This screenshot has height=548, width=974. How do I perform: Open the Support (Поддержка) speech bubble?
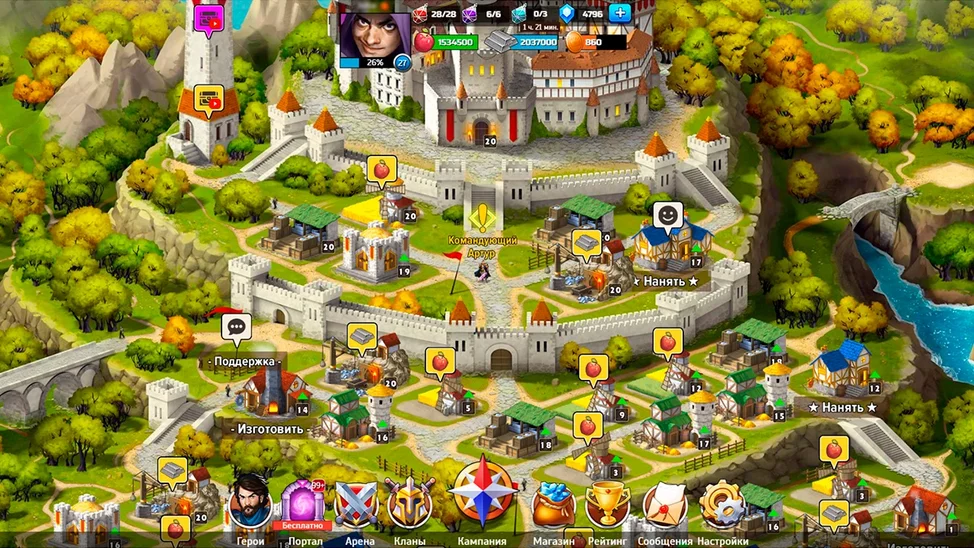coord(237,326)
